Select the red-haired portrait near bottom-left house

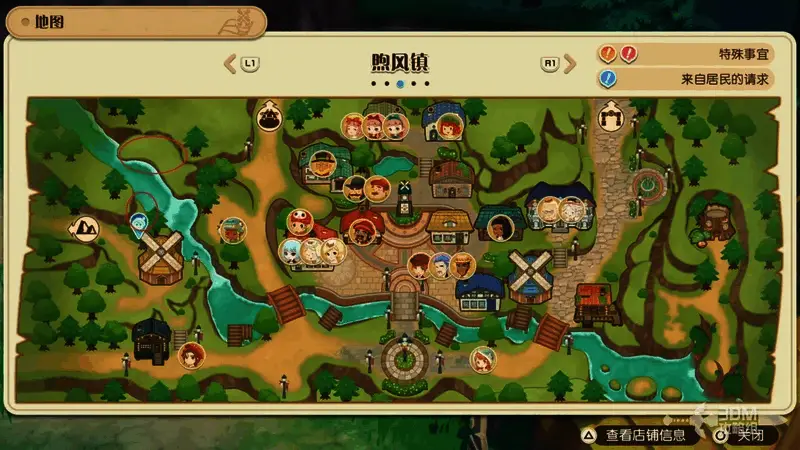[x=190, y=354]
